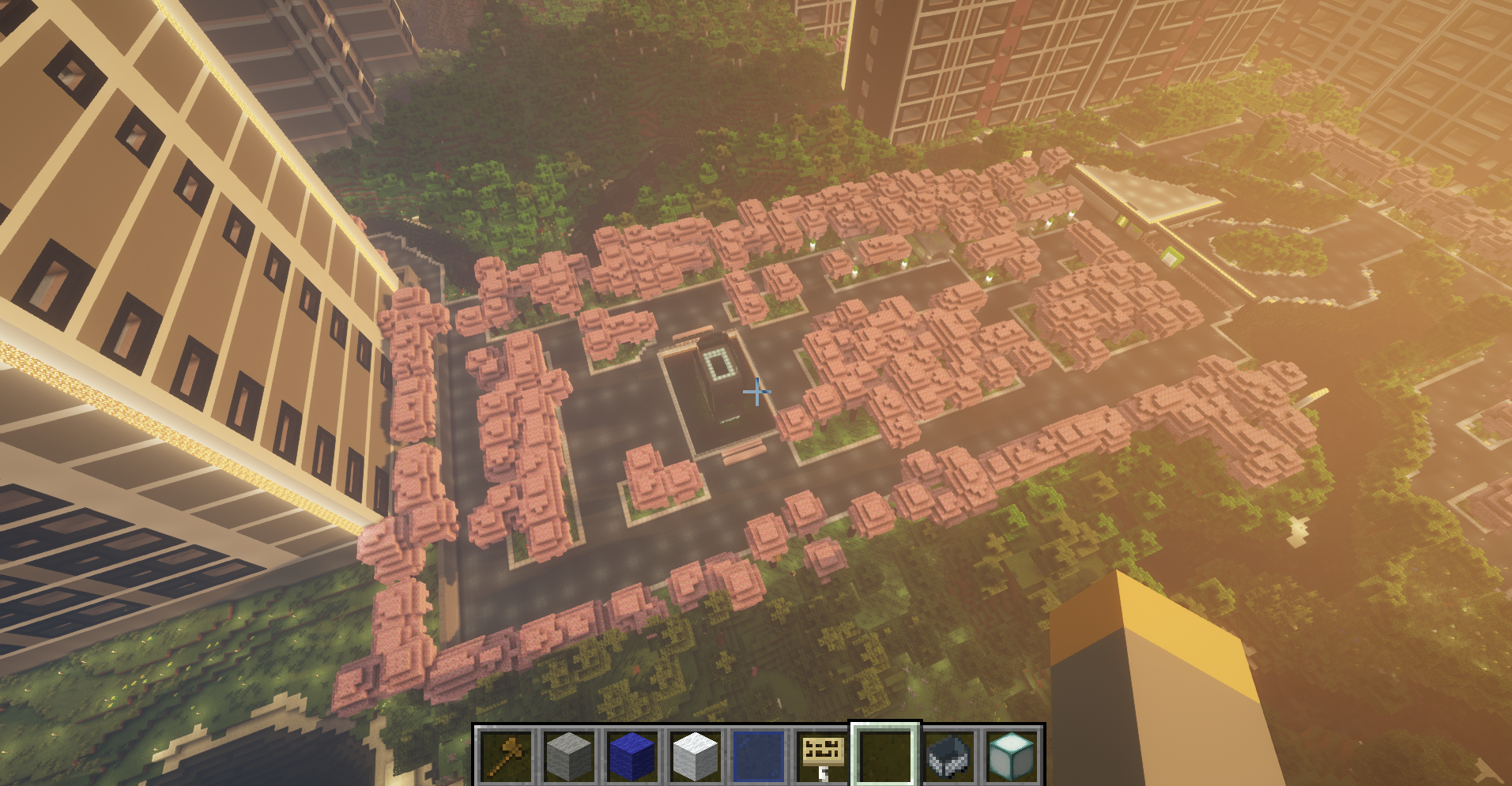Select the wooden axe hotbar slot

click(505, 754)
